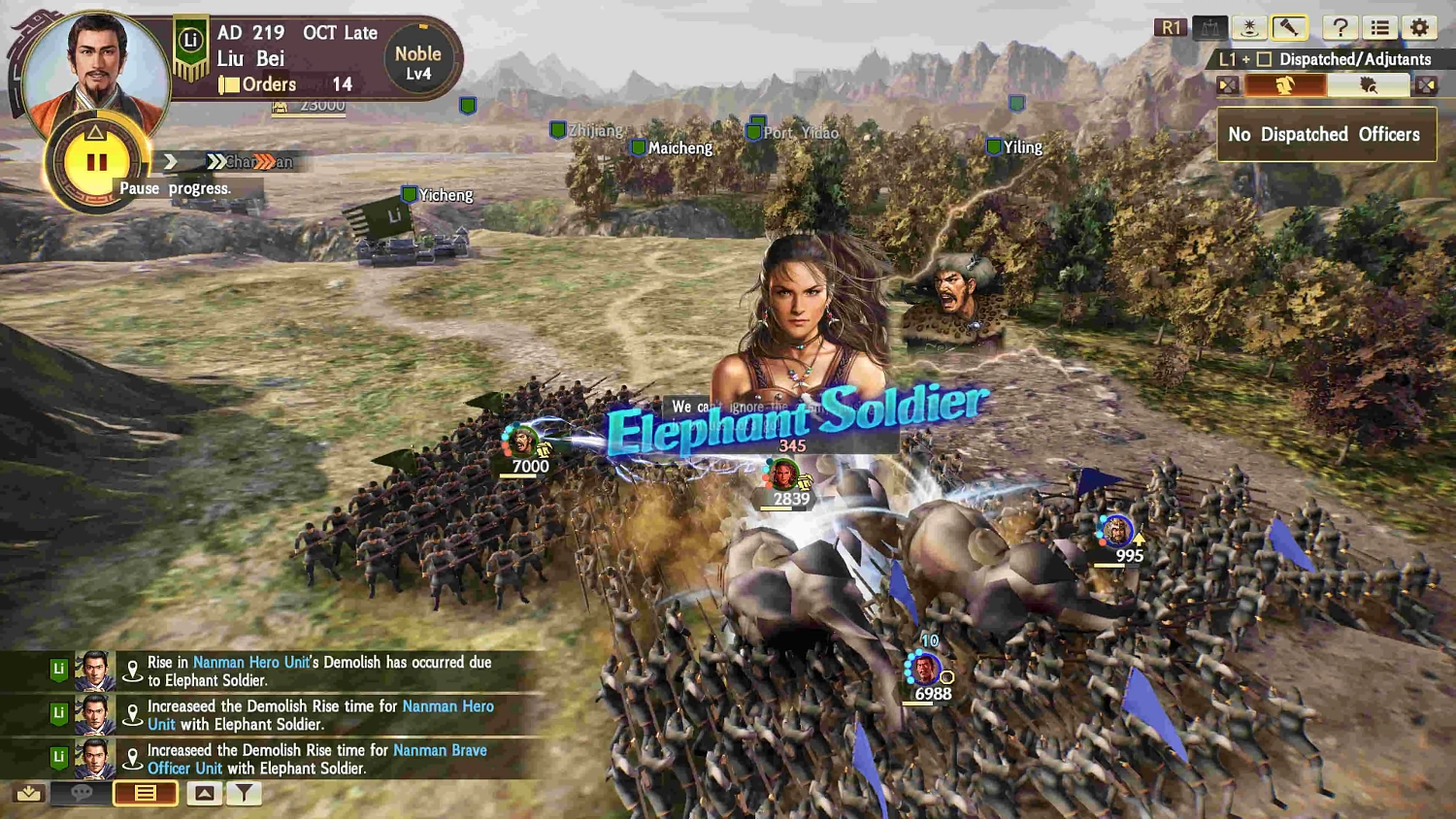Screen dimensions: 1456x819
Task: Open the Help question mark icon
Action: pyautogui.click(x=1340, y=27)
